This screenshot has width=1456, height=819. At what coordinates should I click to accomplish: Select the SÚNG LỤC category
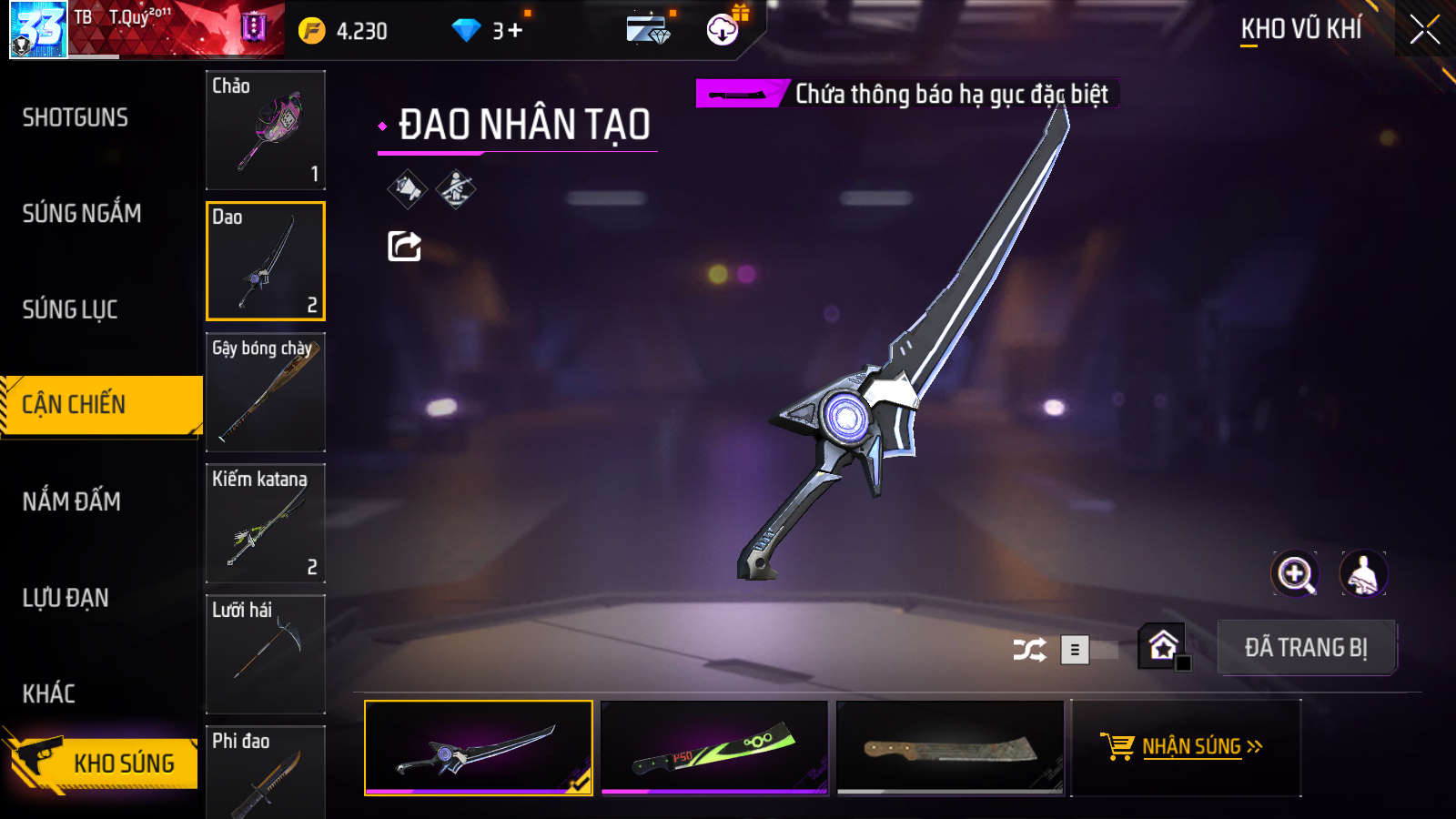point(70,309)
